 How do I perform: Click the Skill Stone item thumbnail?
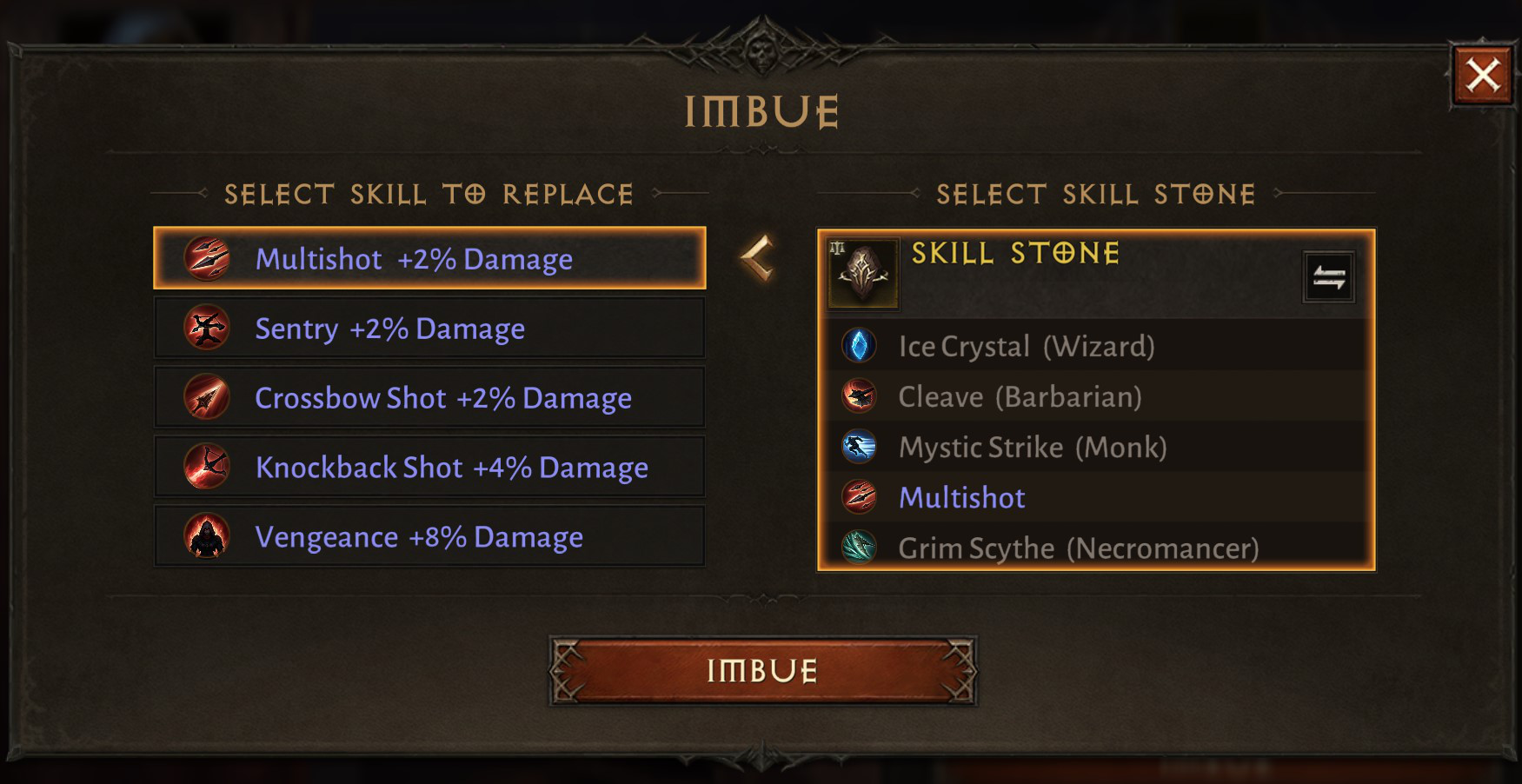pos(861,271)
